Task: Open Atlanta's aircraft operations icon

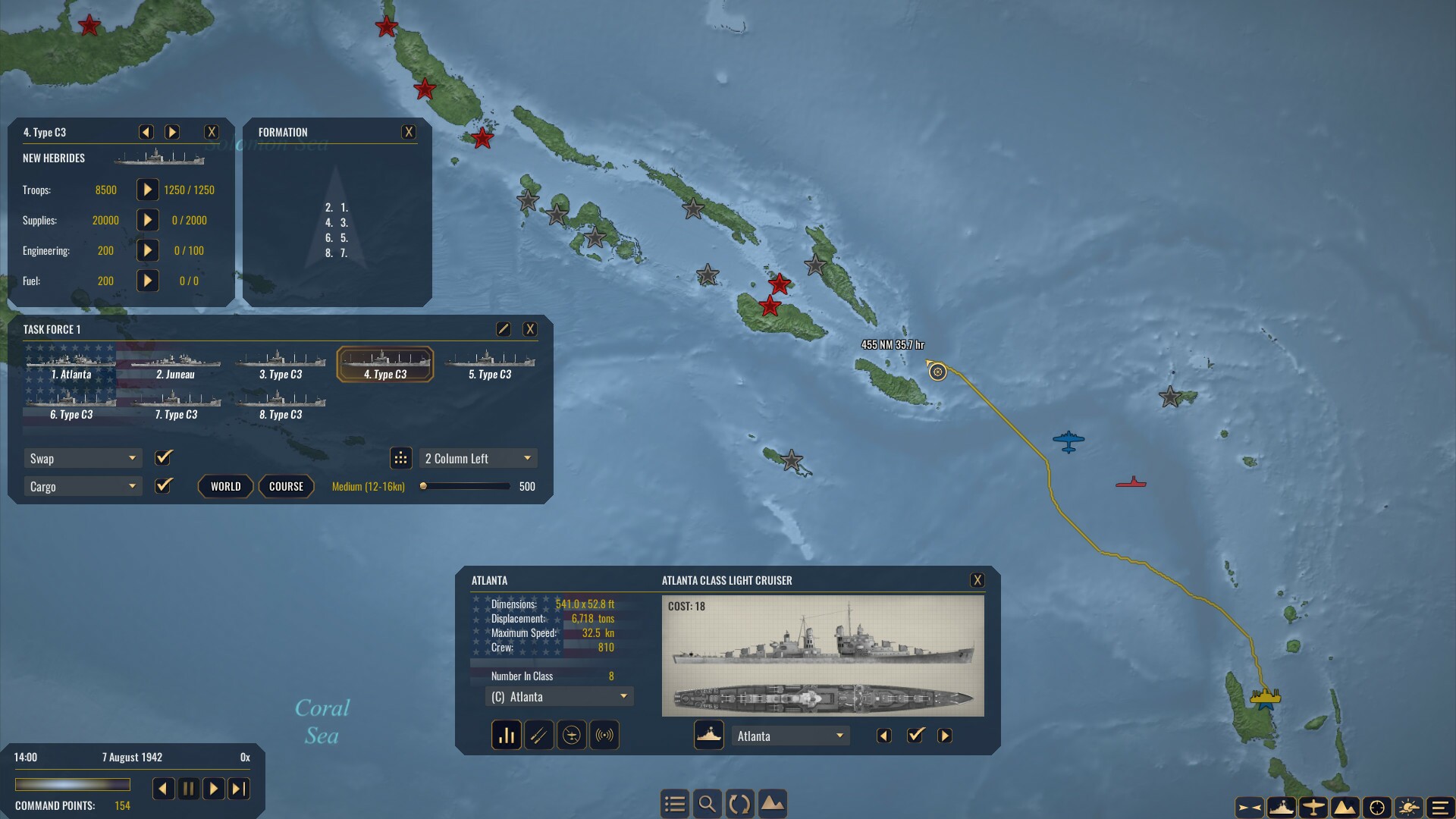Action: 572,735
